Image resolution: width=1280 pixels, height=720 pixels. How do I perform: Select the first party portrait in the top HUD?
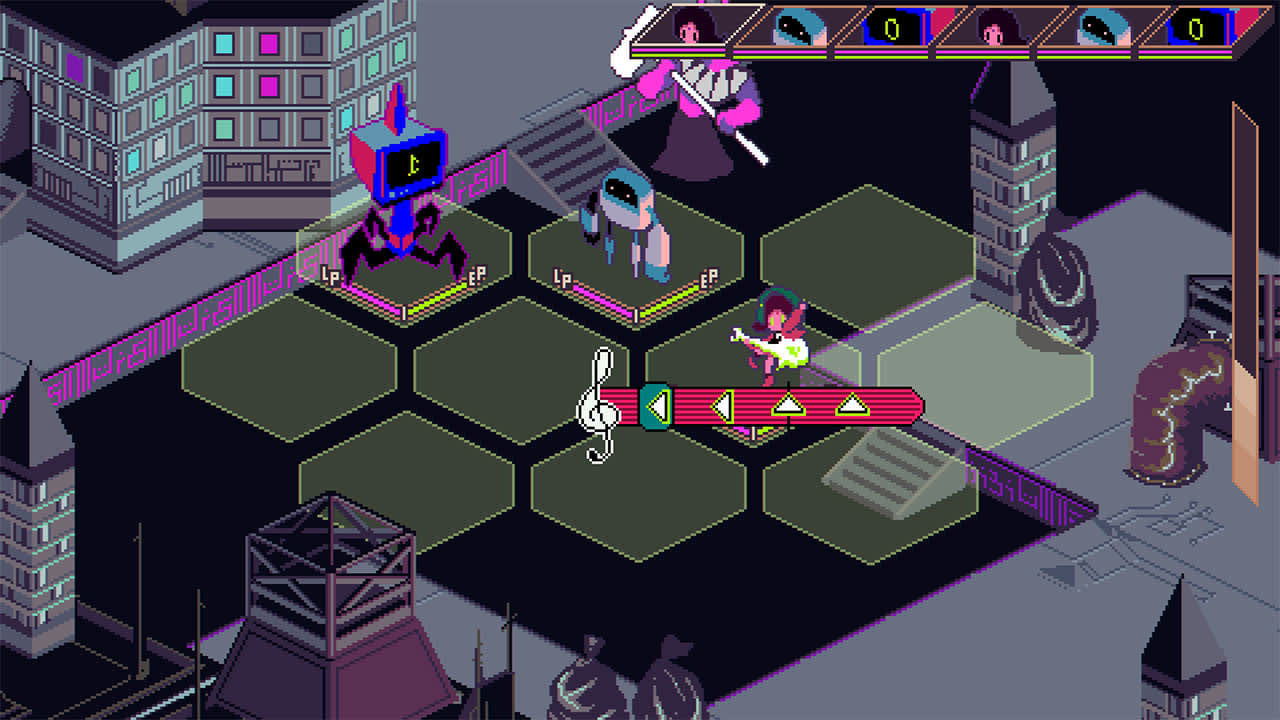coord(688,30)
